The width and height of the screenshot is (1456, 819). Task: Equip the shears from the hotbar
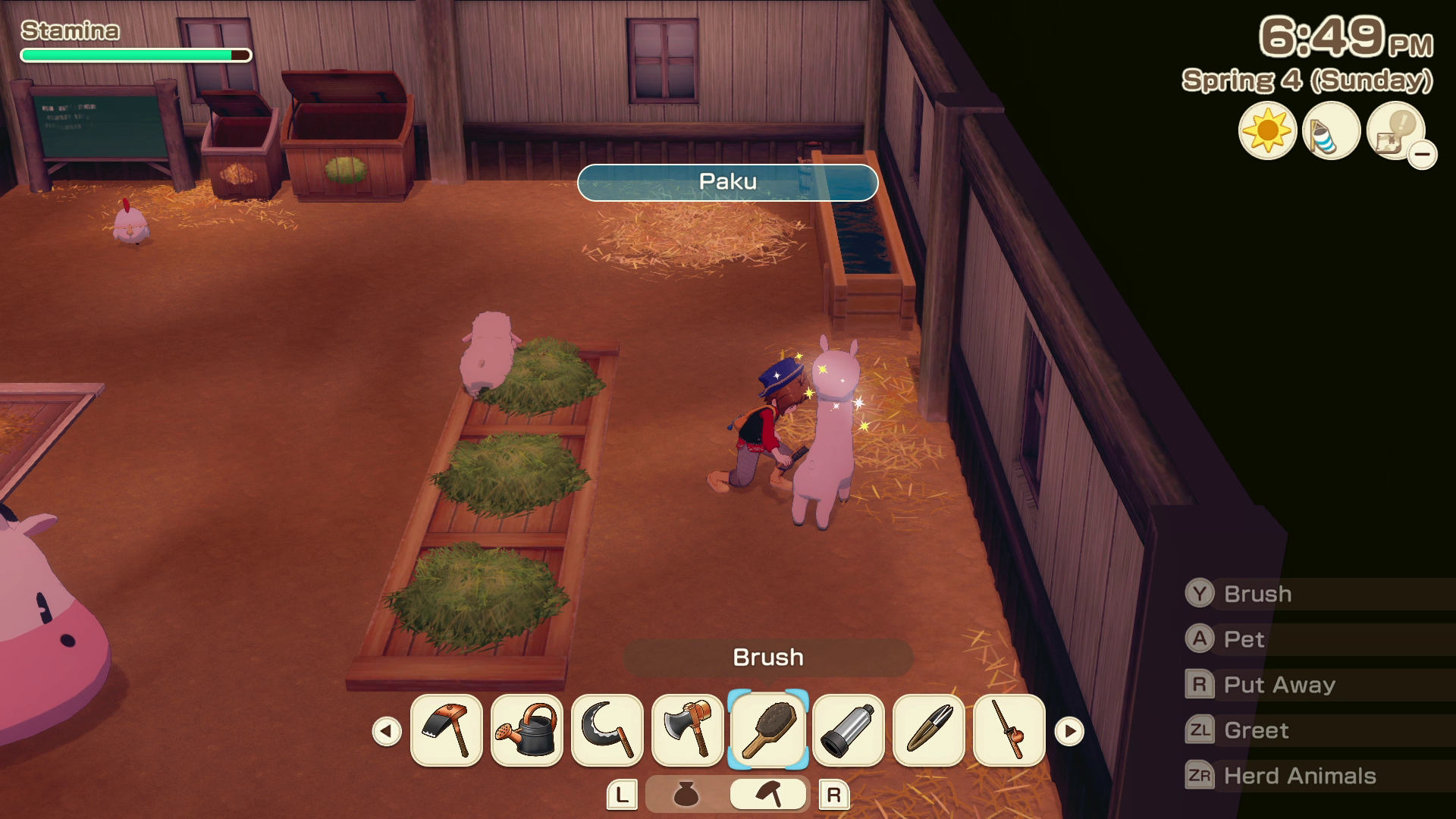tap(928, 731)
